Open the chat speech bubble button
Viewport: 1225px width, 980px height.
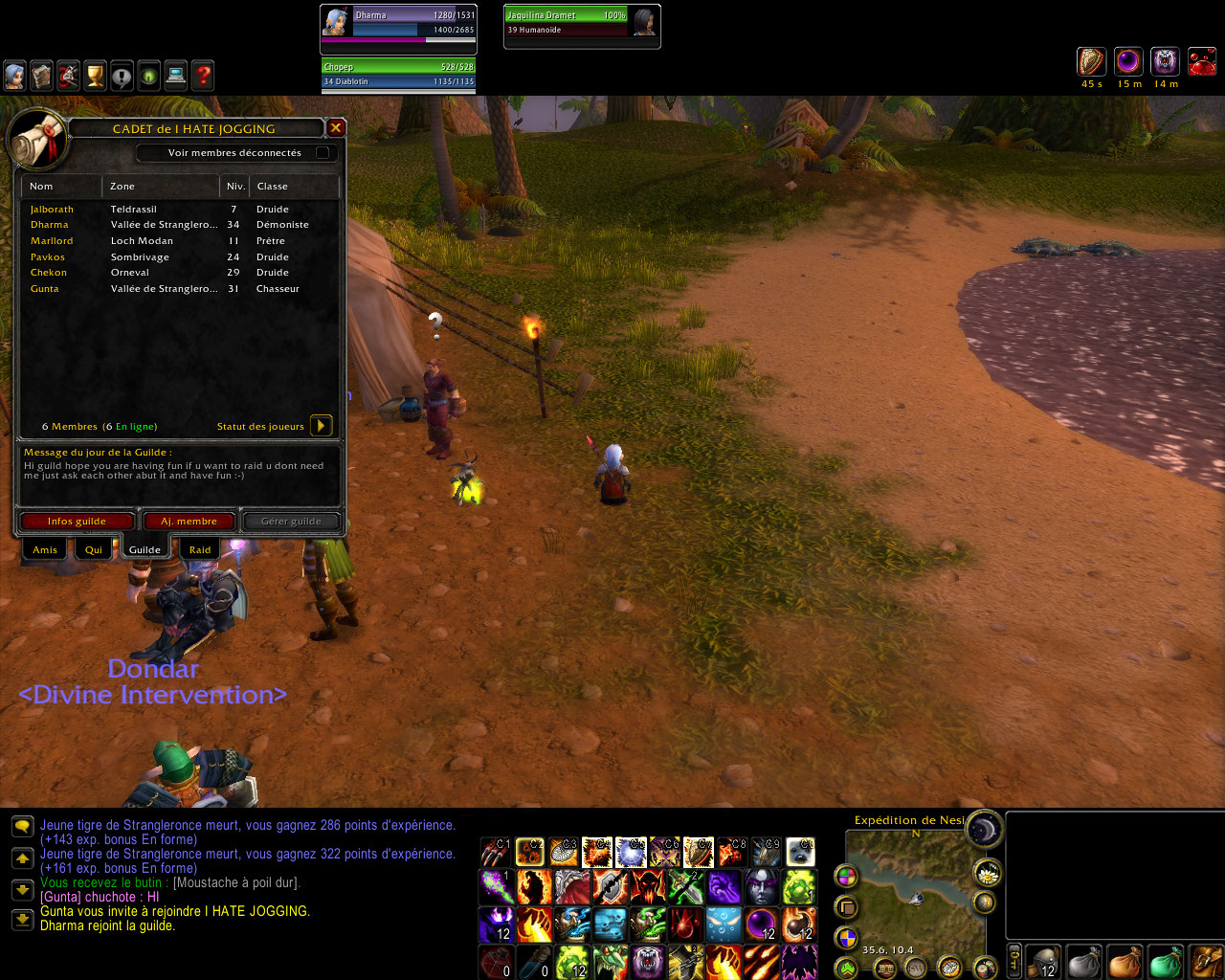tap(22, 826)
